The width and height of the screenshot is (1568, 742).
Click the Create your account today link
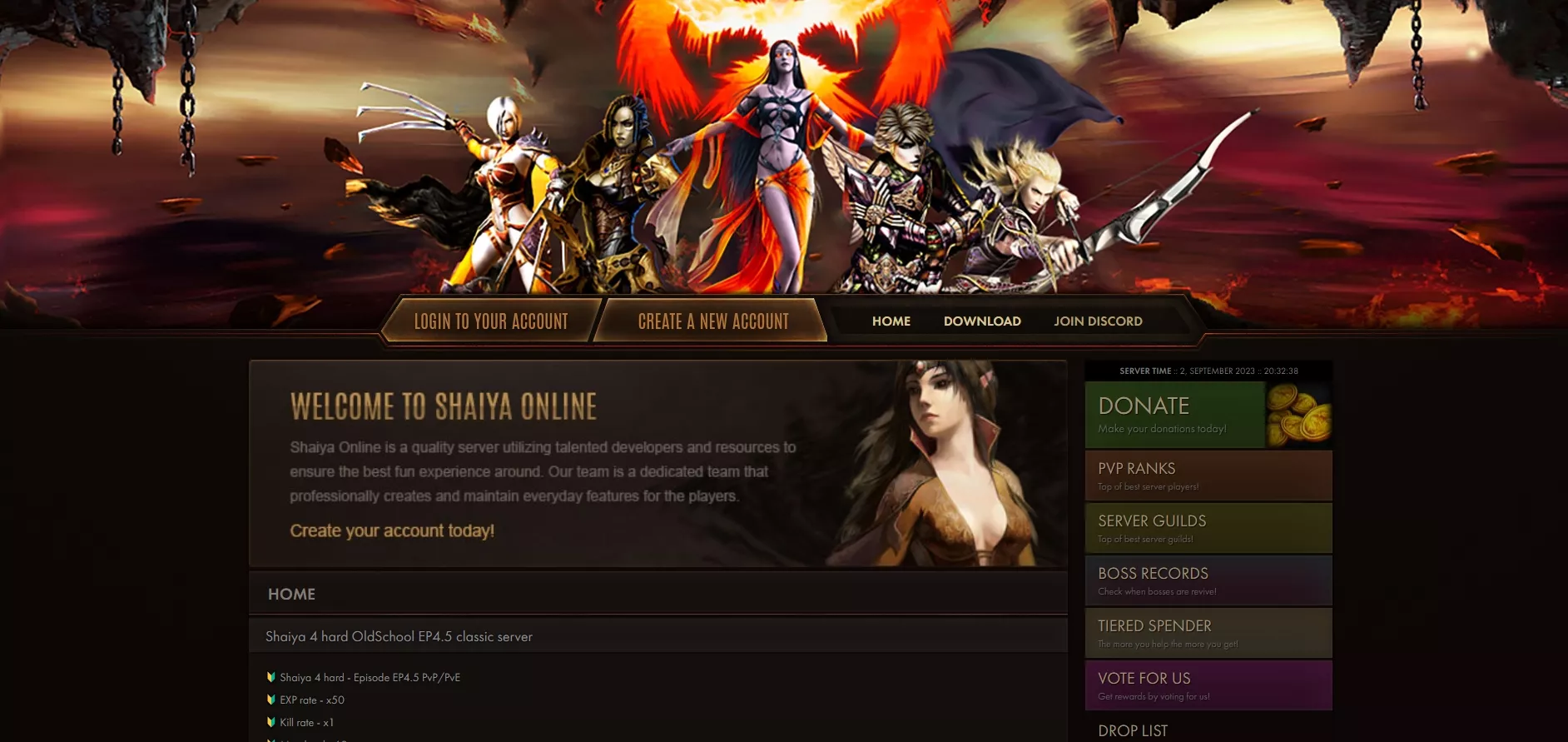tap(392, 531)
